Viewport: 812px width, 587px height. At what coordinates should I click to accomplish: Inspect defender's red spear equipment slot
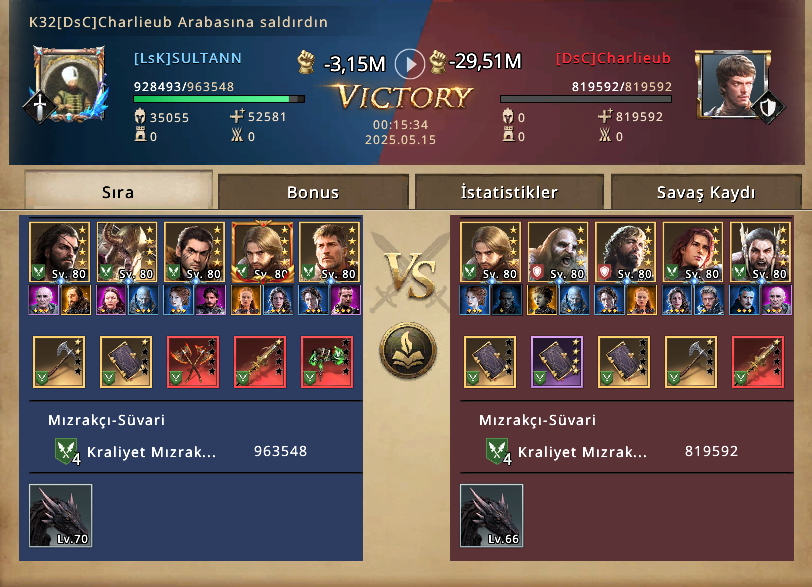tap(758, 361)
